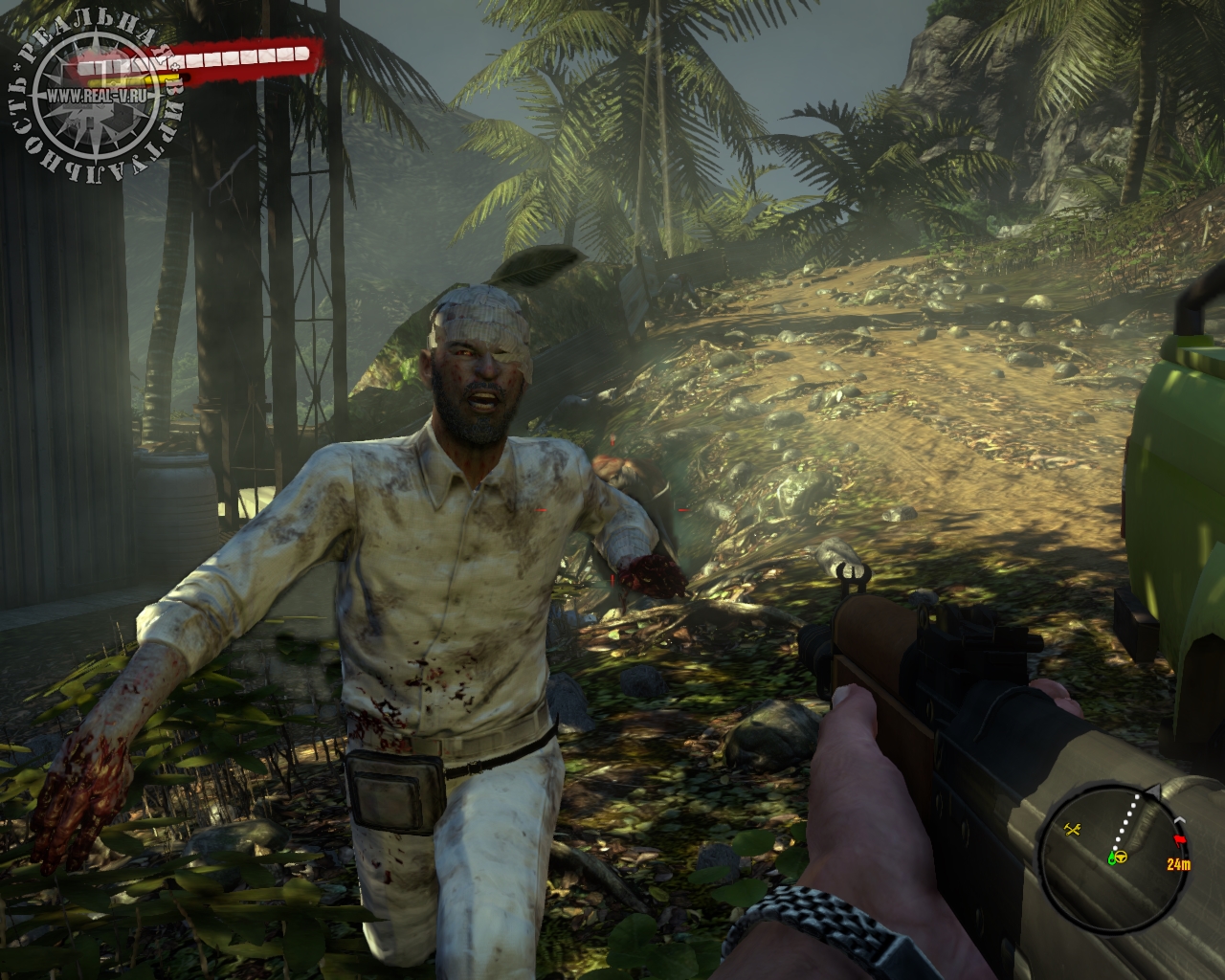This screenshot has width=1225, height=980.
Task: Click the yellow steering wheel vehicle marker
Action: click(1120, 857)
